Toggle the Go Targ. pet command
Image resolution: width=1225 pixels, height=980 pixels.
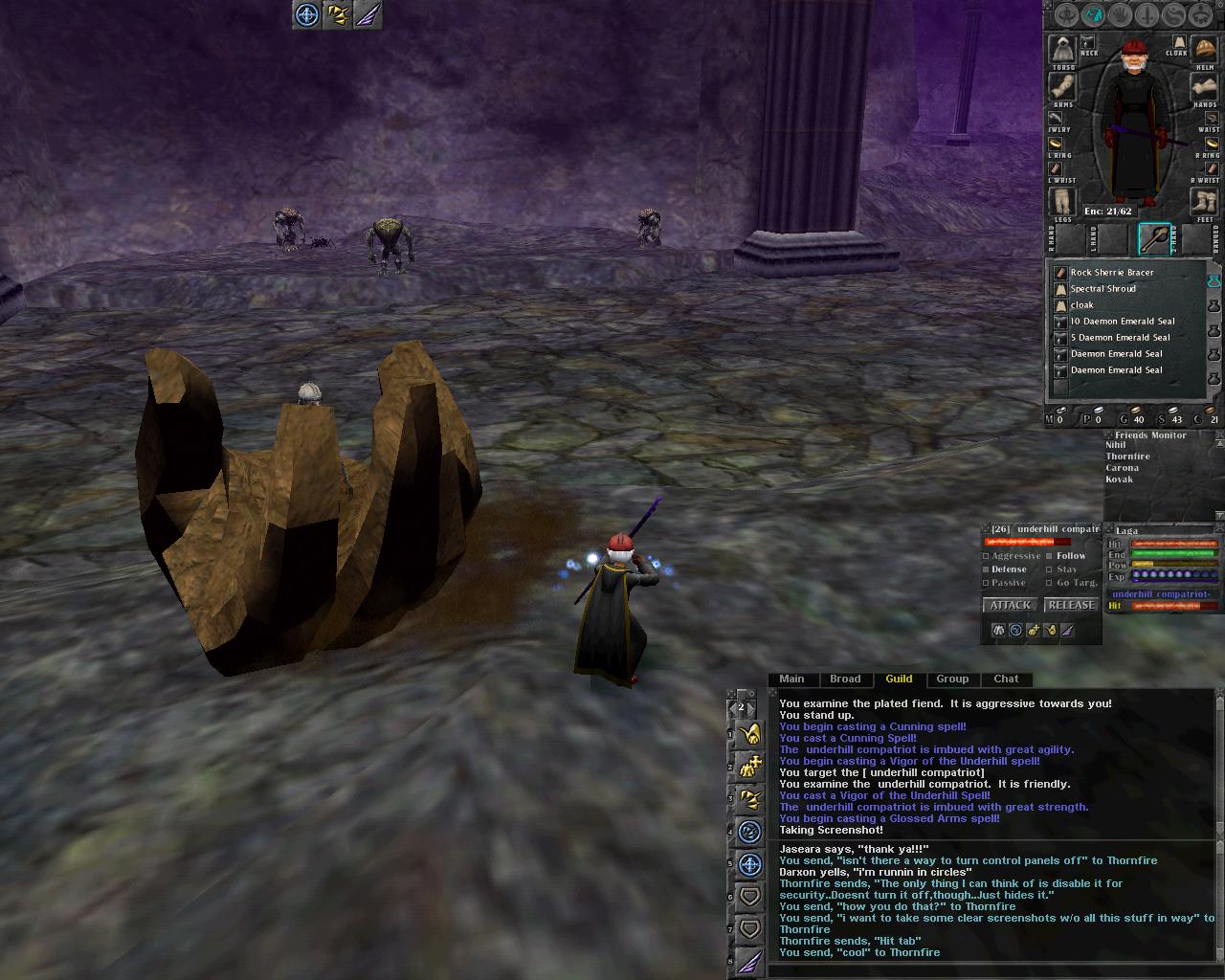1050,583
